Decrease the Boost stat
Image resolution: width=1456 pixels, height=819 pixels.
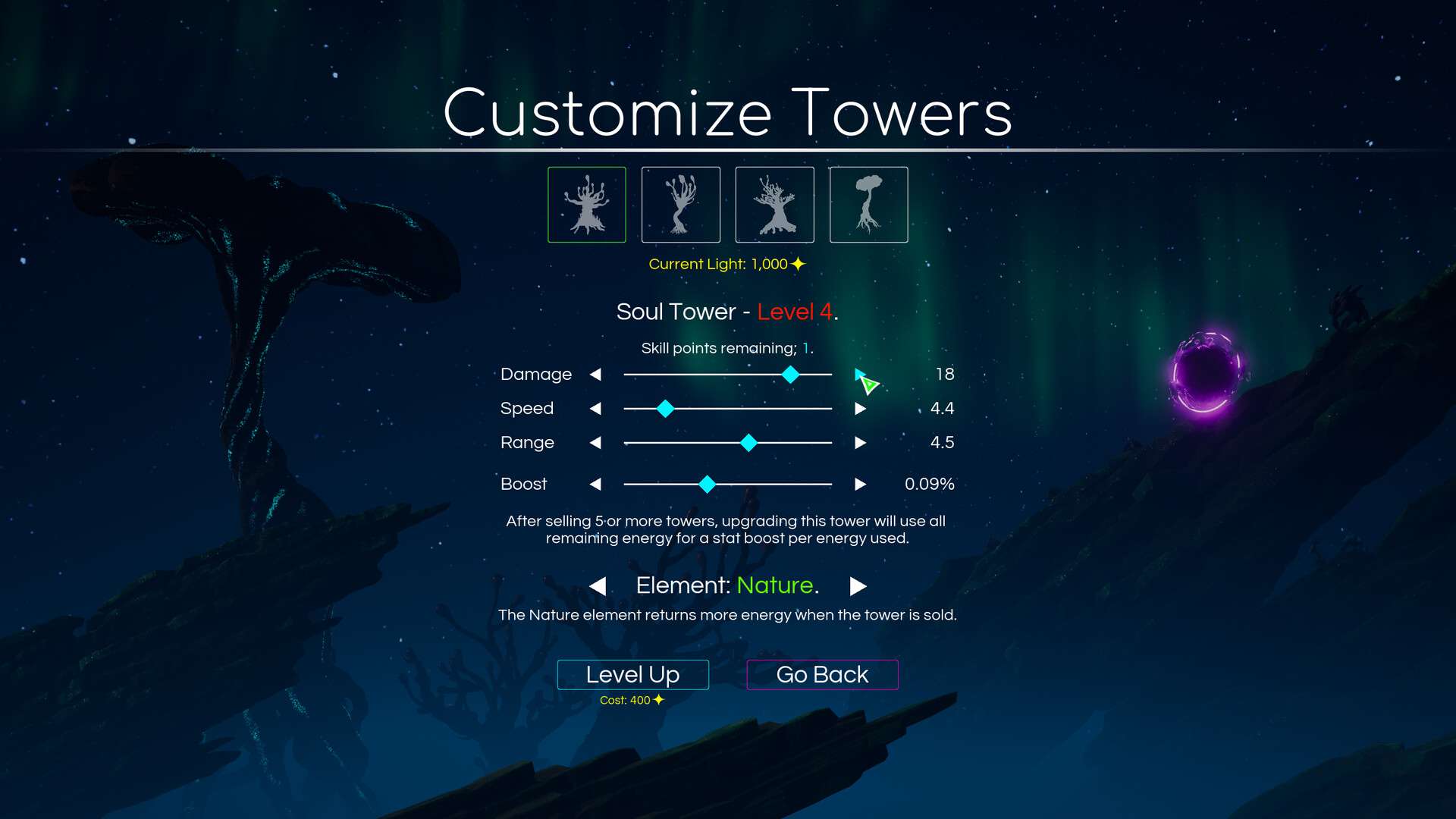(x=595, y=484)
